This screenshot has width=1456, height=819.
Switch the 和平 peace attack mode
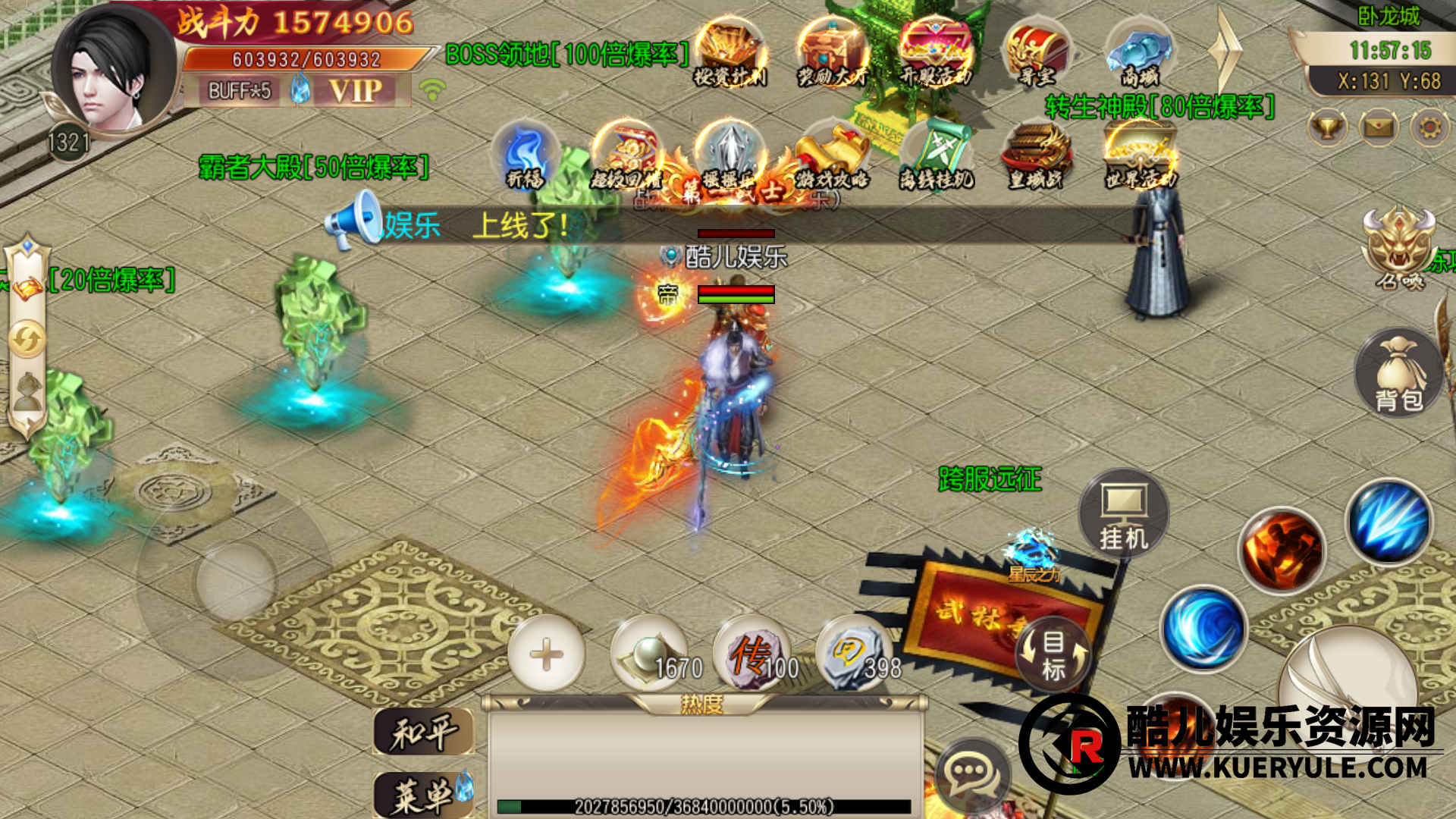pos(423,733)
